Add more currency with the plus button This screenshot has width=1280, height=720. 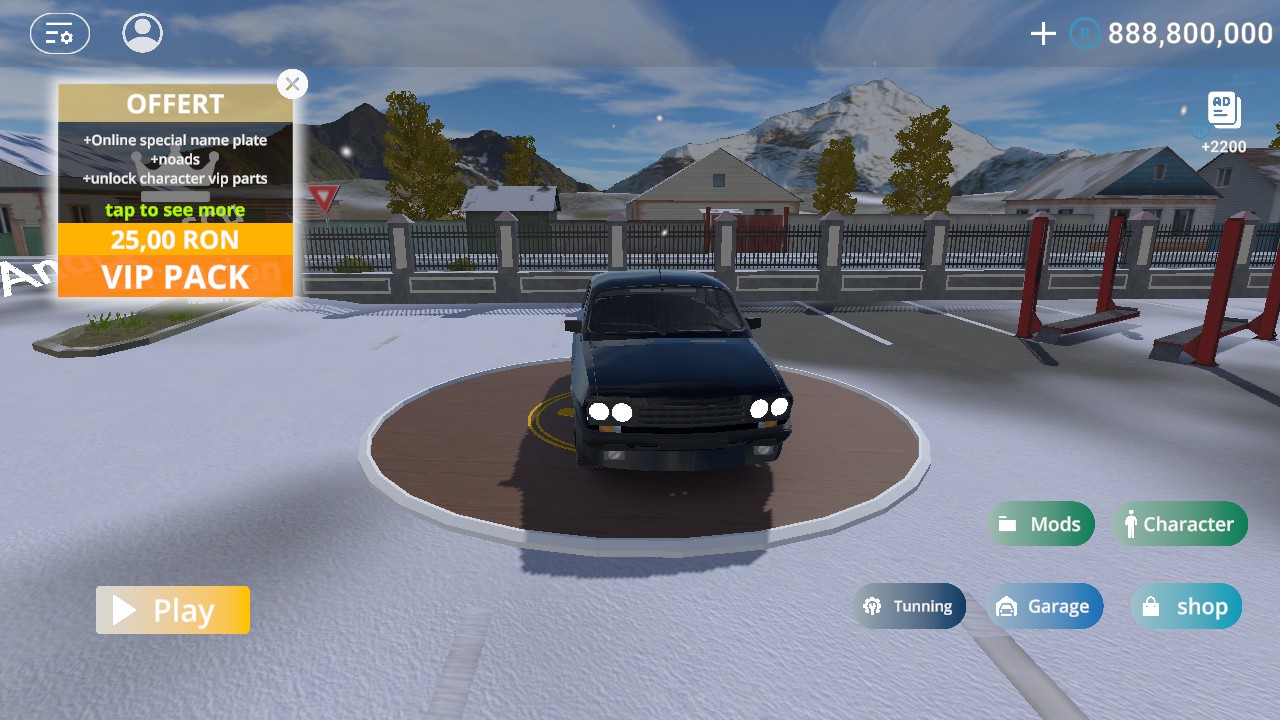point(1043,34)
